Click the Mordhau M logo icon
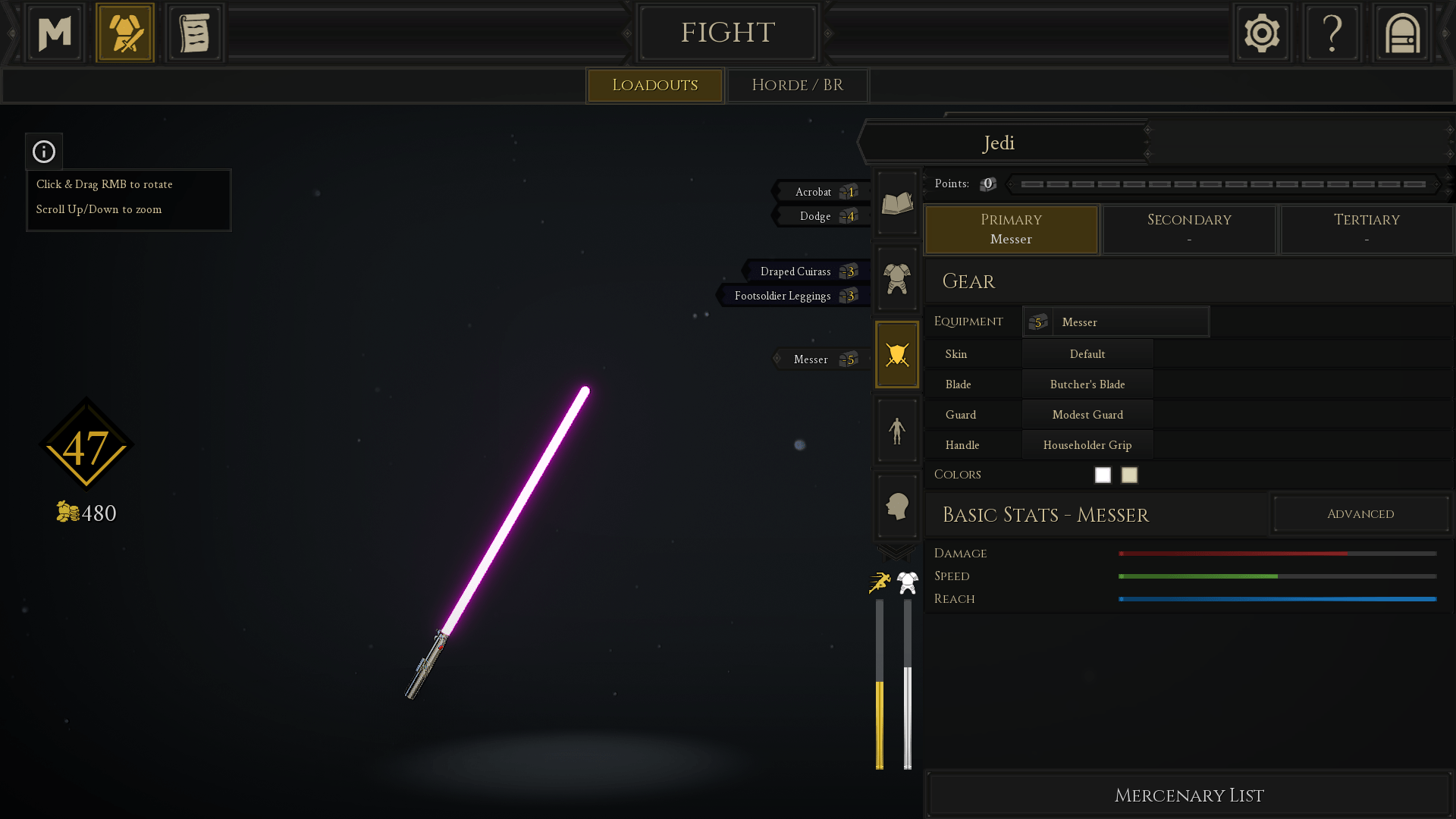This screenshot has height=819, width=1456. point(54,32)
